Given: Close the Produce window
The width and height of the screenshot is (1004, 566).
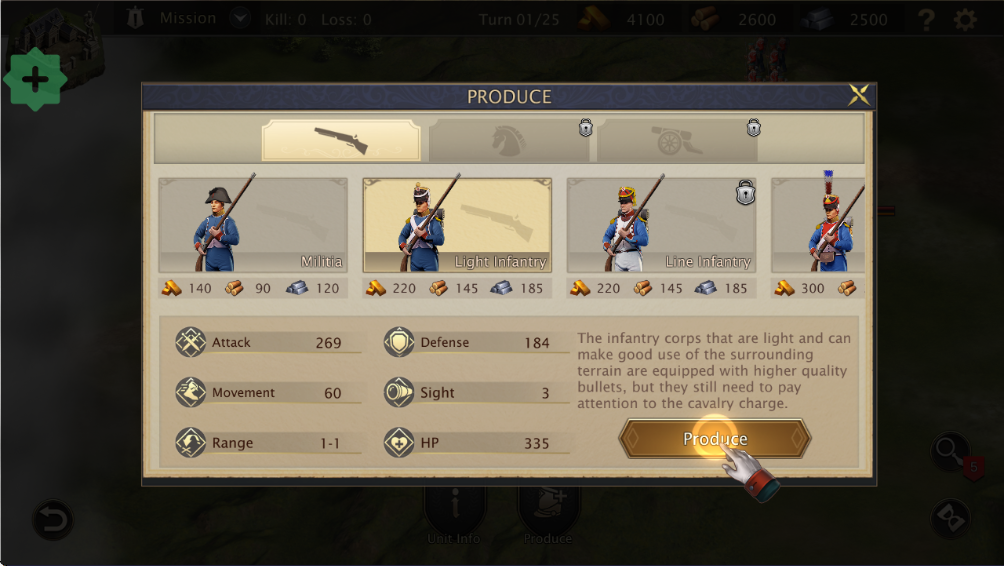Looking at the screenshot, I should (858, 96).
